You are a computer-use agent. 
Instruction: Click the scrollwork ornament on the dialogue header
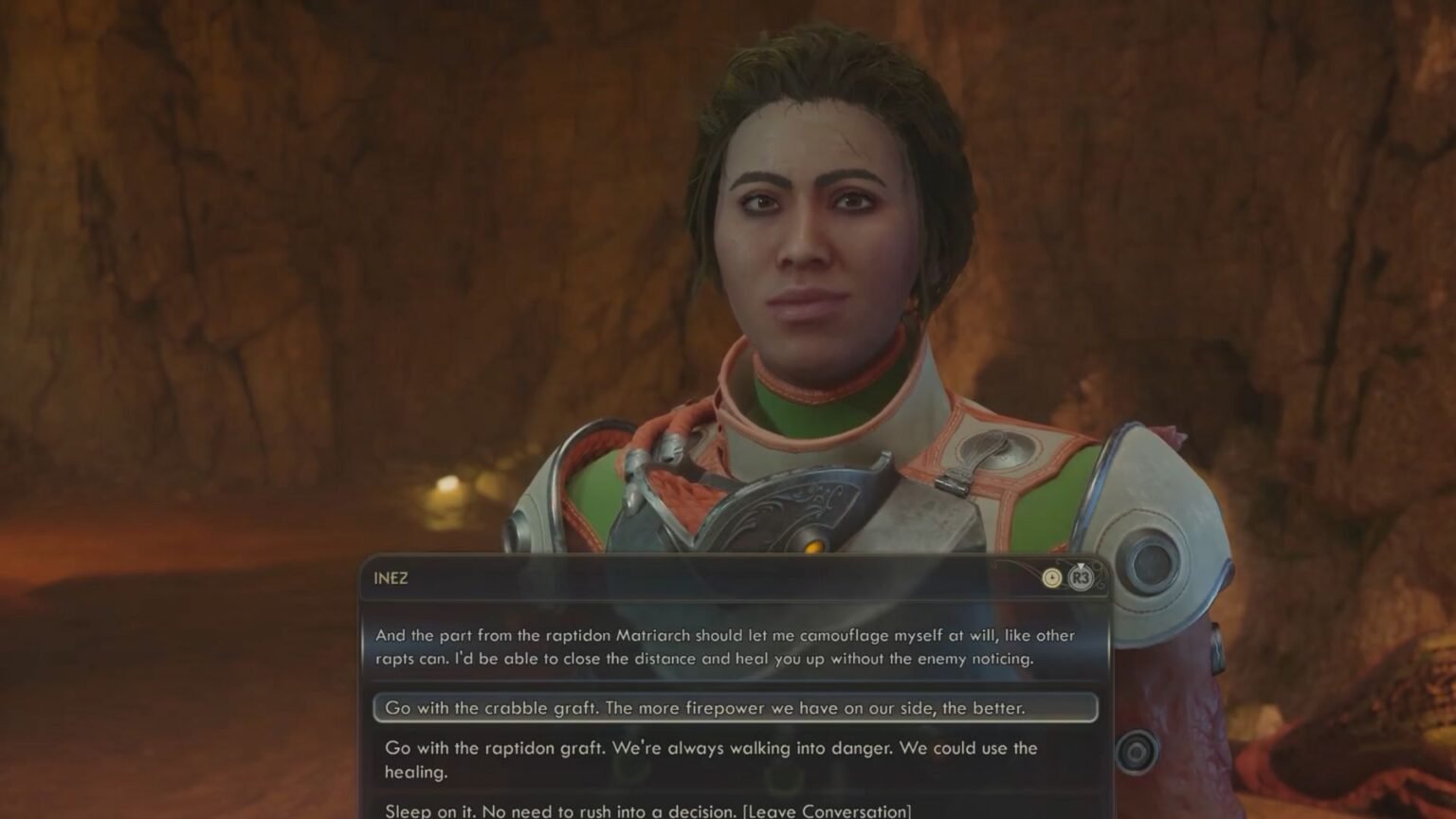[1098, 586]
